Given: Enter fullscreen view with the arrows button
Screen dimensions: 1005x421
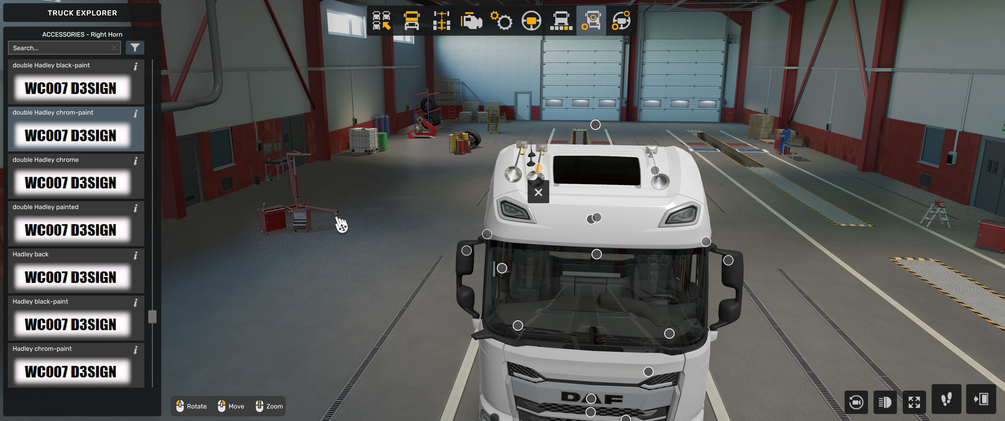Looking at the screenshot, I should click(914, 402).
